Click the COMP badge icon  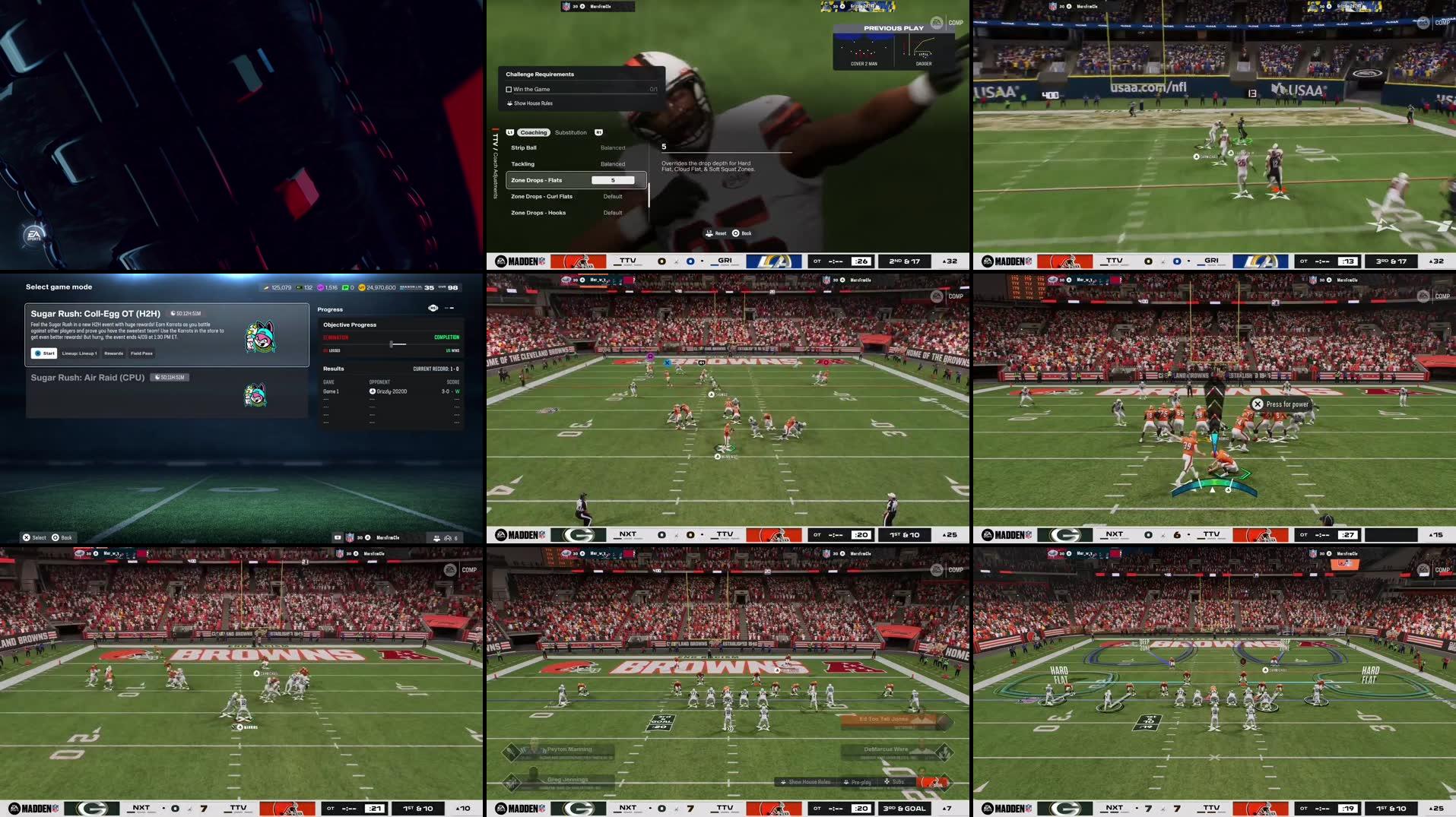(955, 22)
